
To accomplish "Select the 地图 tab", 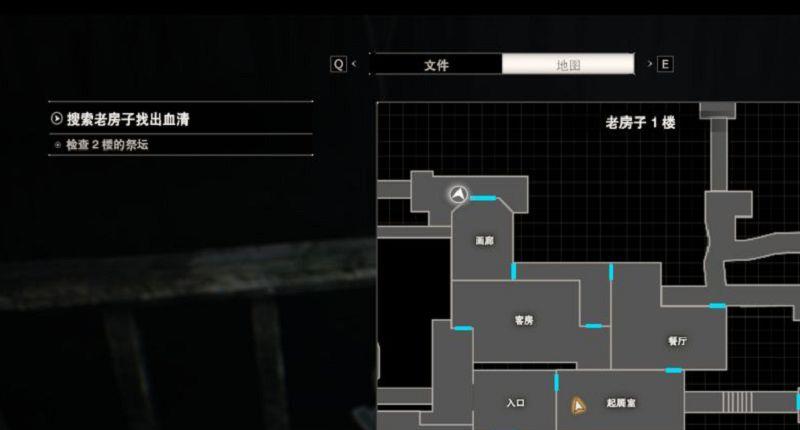I will pos(568,65).
